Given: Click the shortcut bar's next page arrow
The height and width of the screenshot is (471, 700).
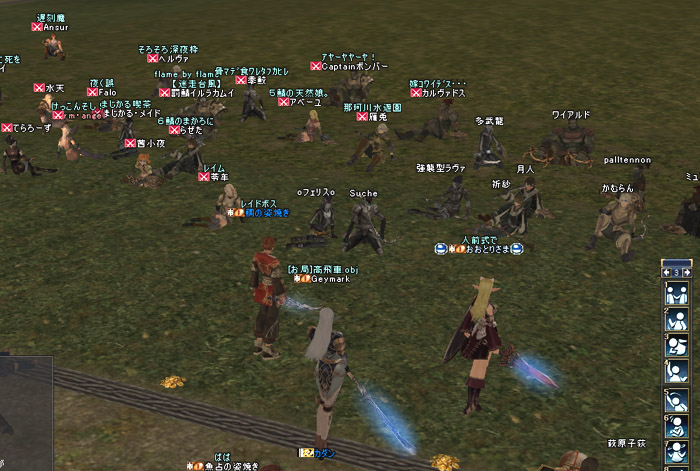Looking at the screenshot, I should (x=686, y=272).
